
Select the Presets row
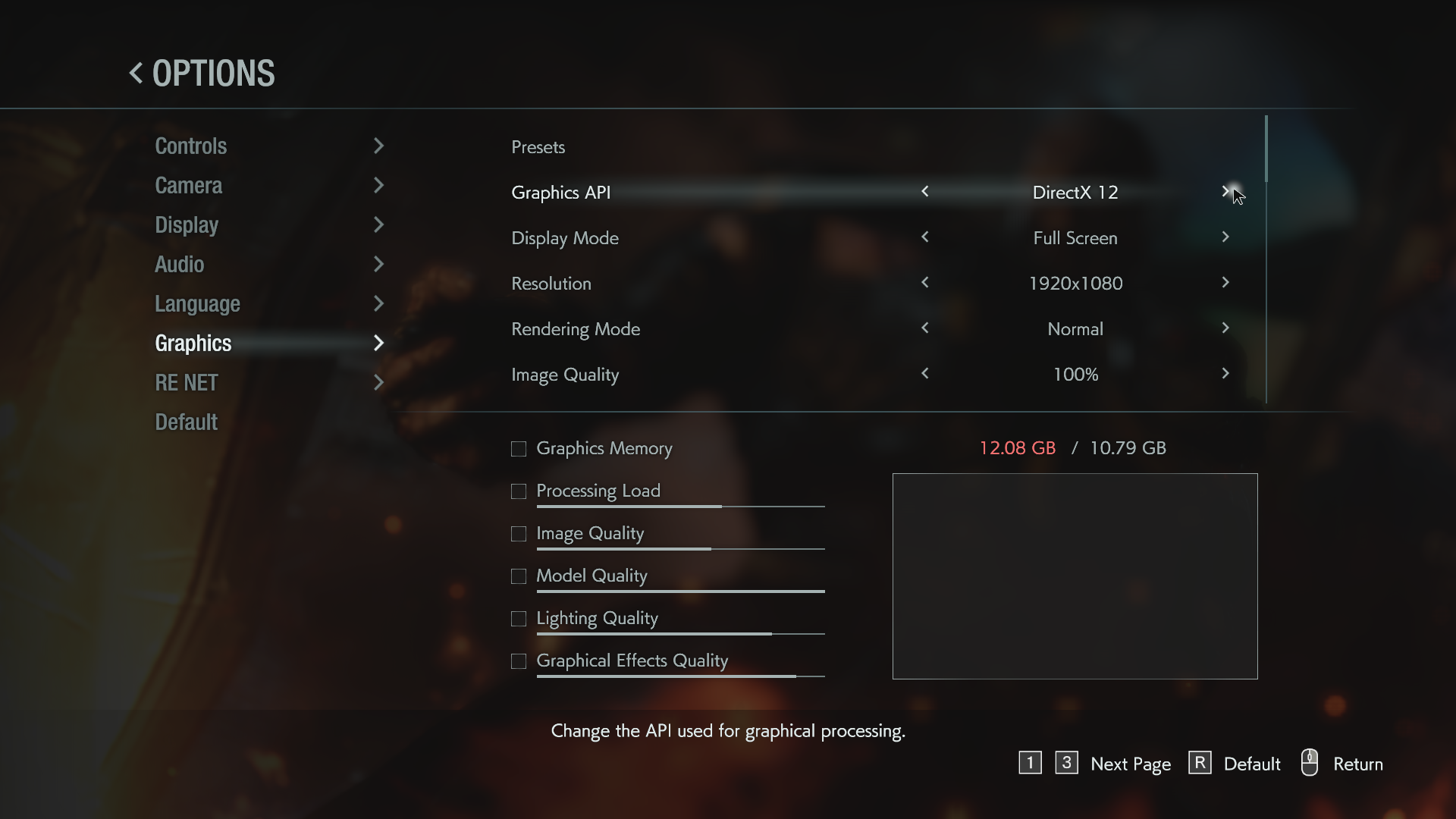[538, 147]
